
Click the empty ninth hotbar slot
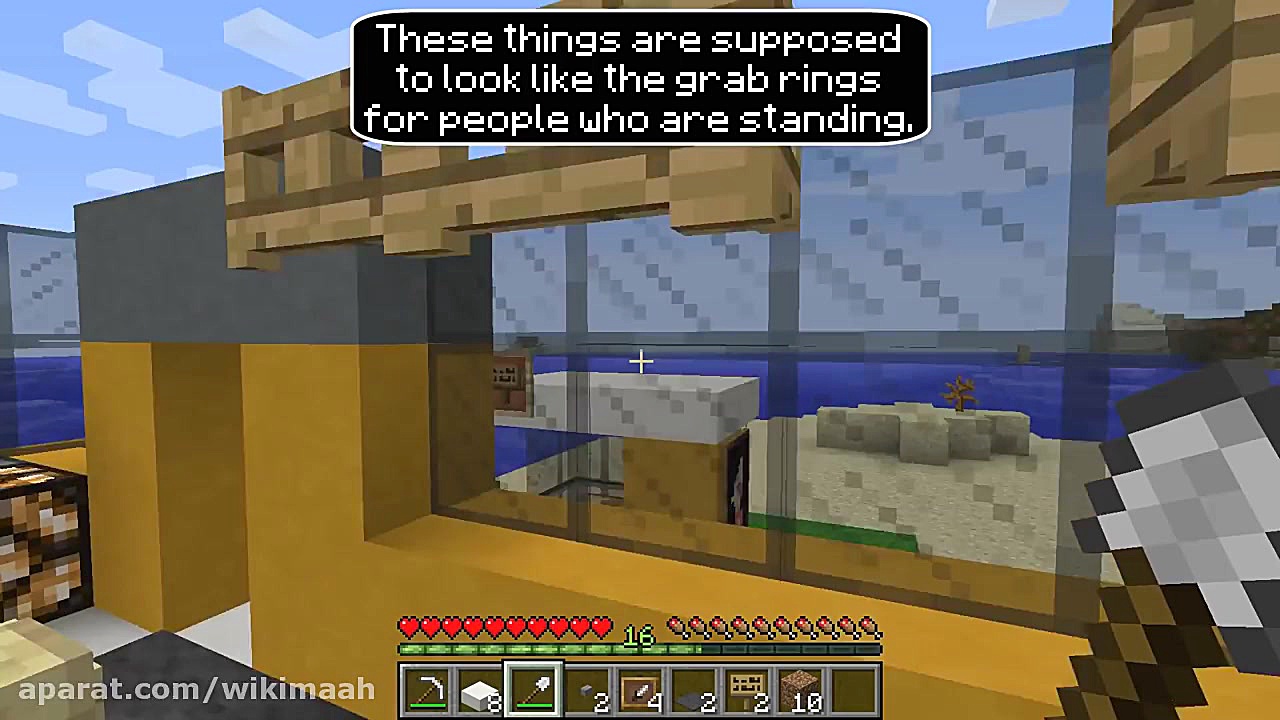(x=853, y=690)
